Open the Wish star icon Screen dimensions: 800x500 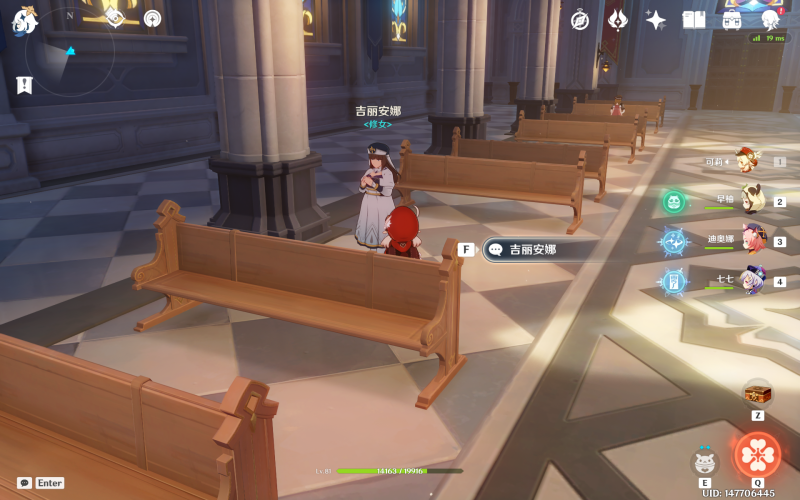click(x=656, y=20)
